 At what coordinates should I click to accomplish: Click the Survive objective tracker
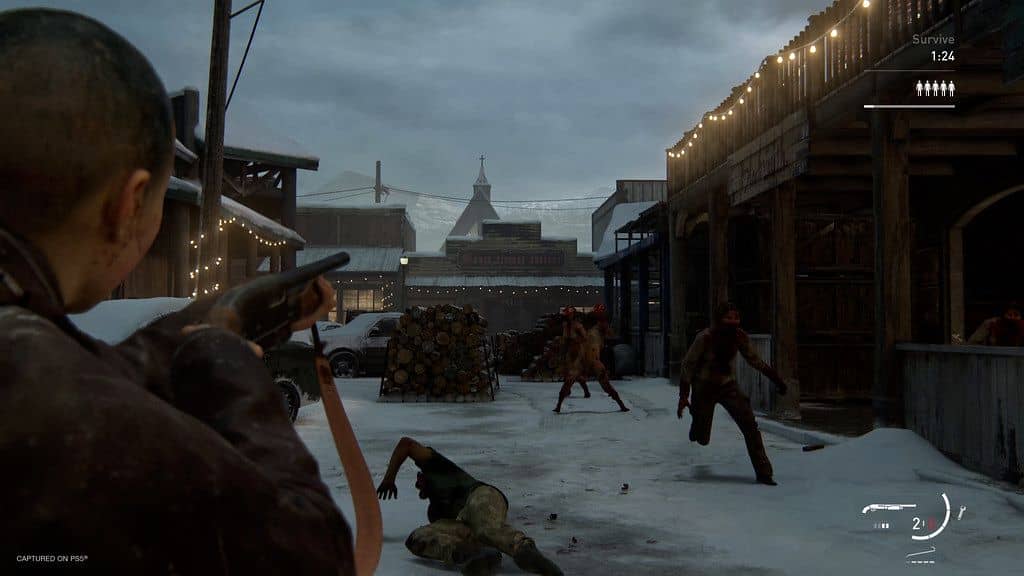[932, 40]
